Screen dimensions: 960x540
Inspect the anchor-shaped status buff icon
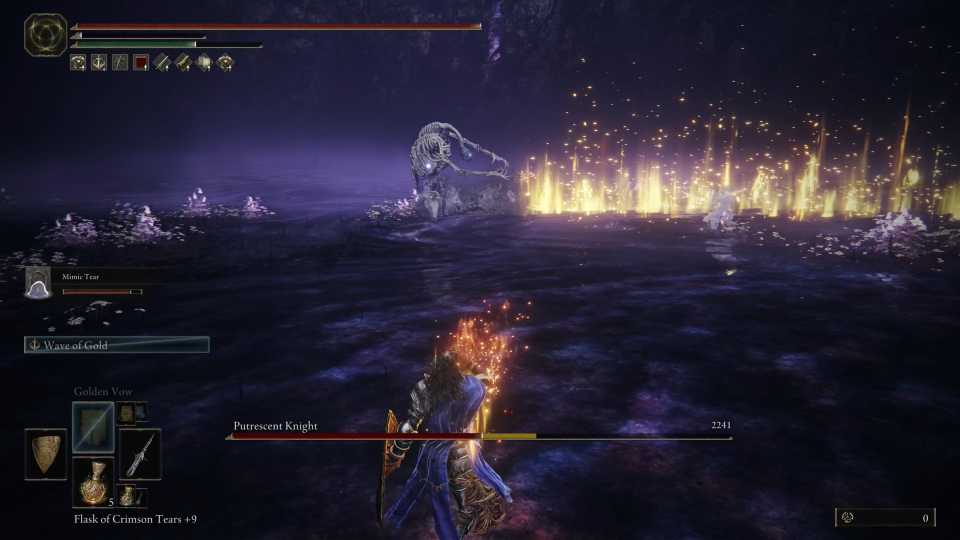(99, 62)
